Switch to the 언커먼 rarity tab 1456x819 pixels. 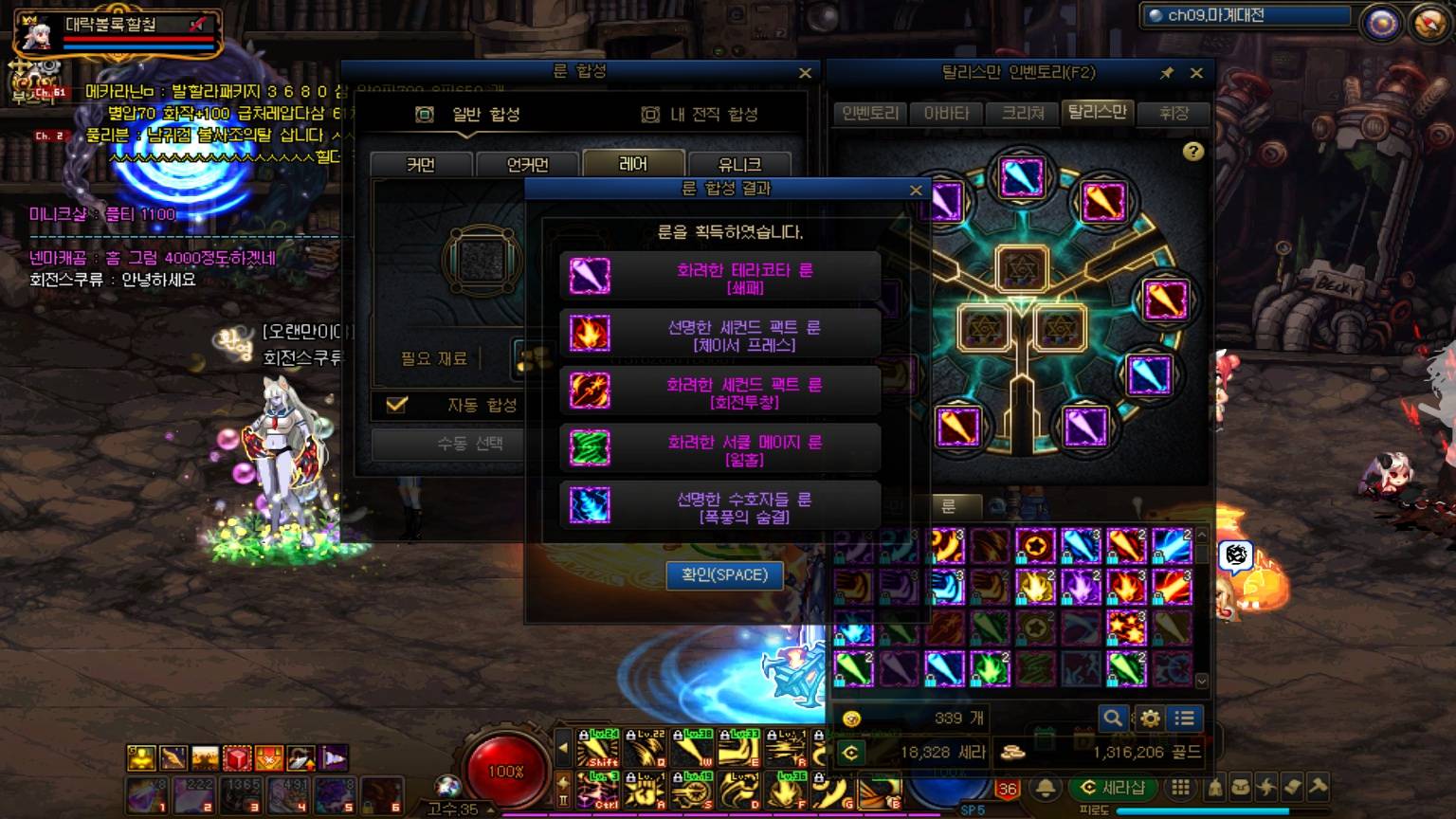tap(528, 164)
